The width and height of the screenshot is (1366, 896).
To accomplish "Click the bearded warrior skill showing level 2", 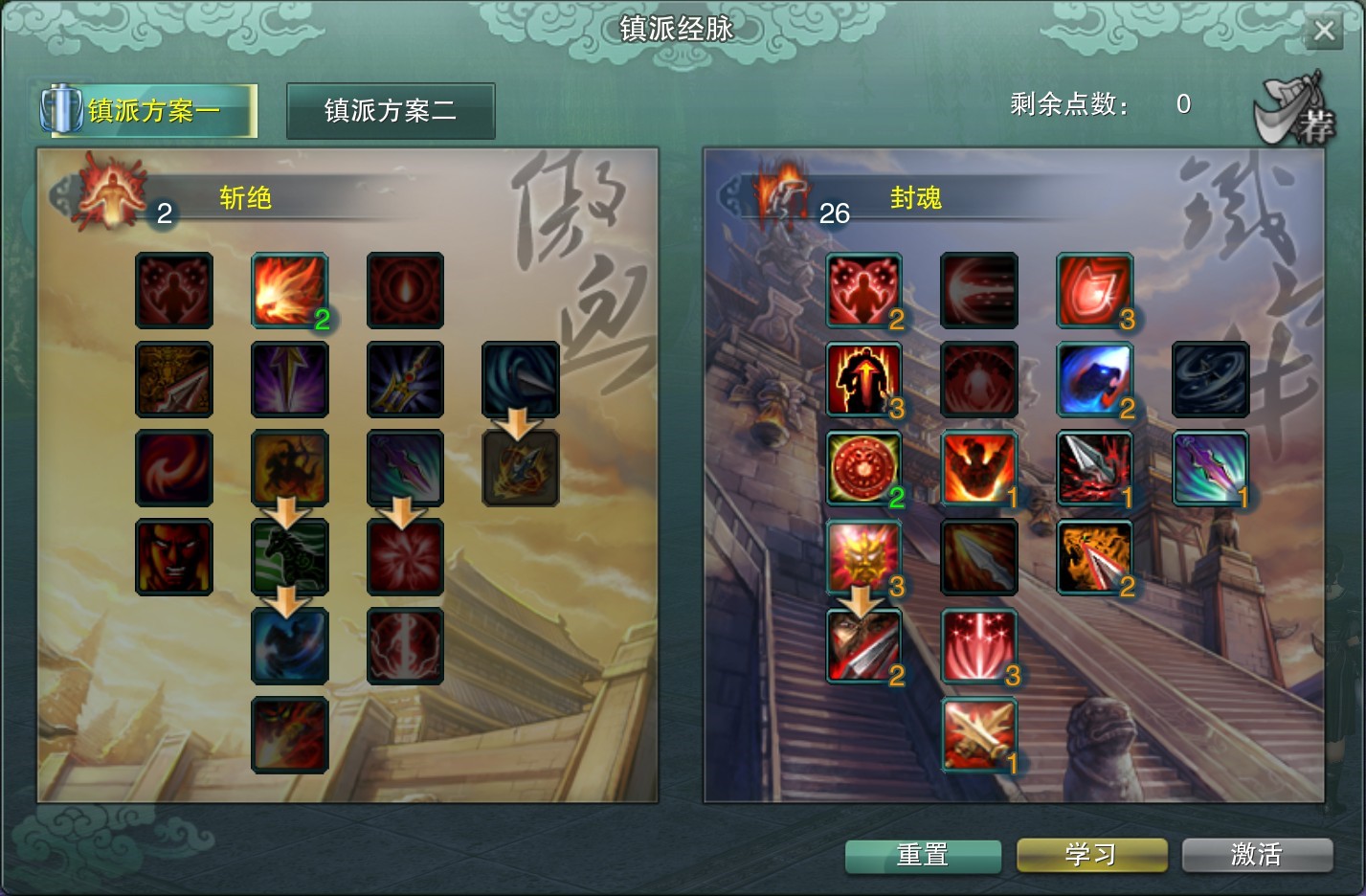I will (863, 646).
